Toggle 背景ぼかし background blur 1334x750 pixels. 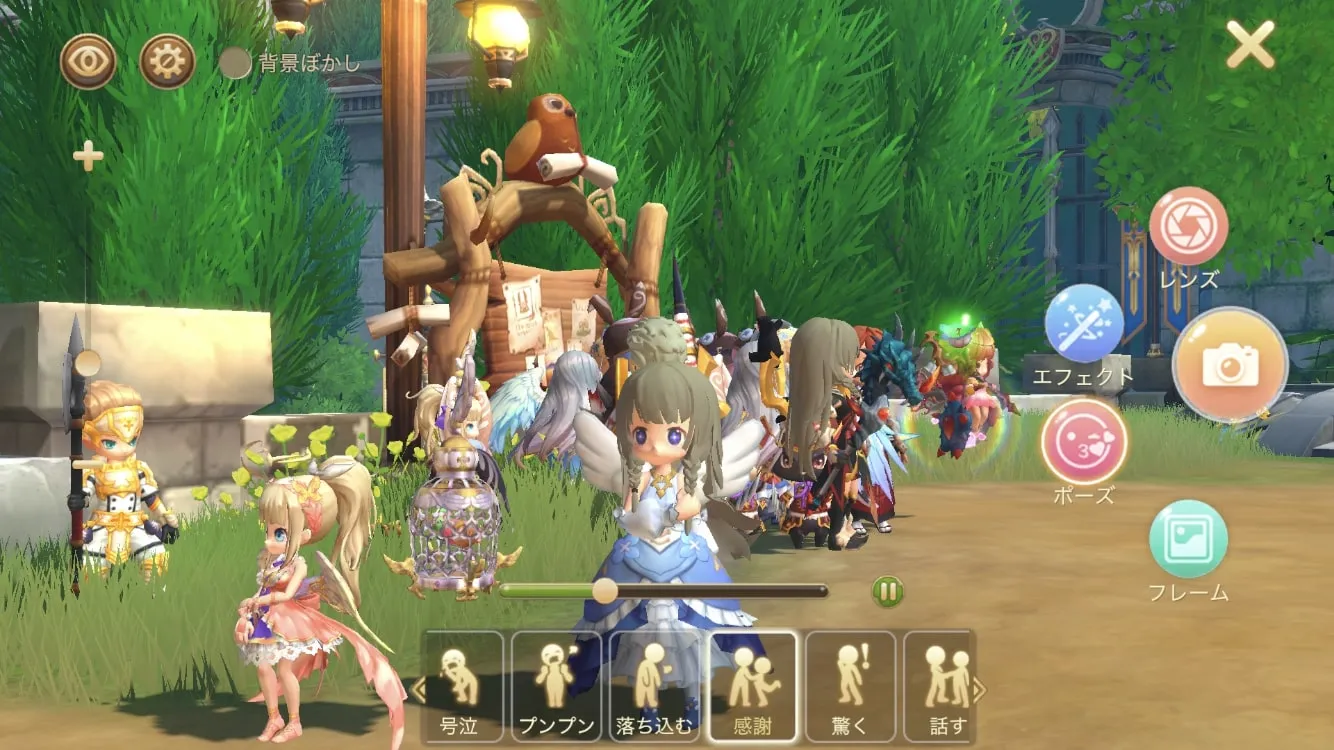235,64
